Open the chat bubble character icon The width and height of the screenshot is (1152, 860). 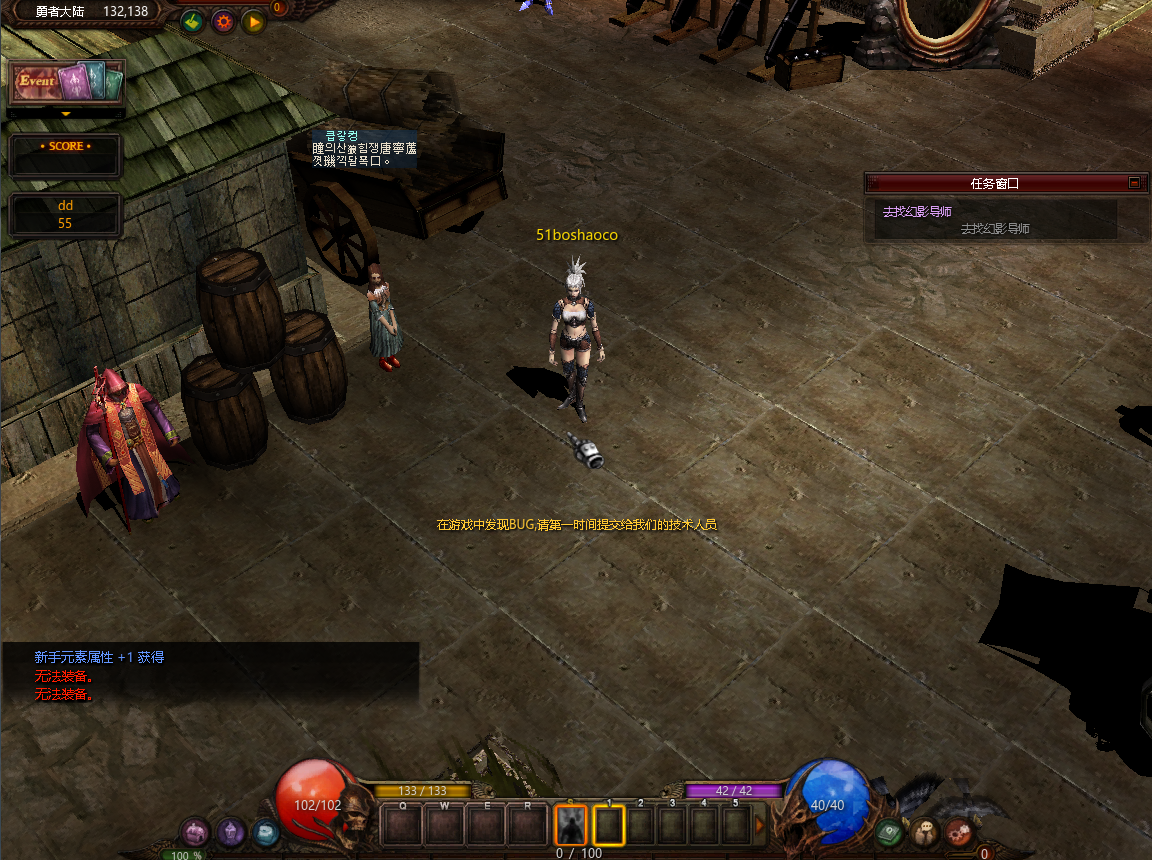[923, 831]
